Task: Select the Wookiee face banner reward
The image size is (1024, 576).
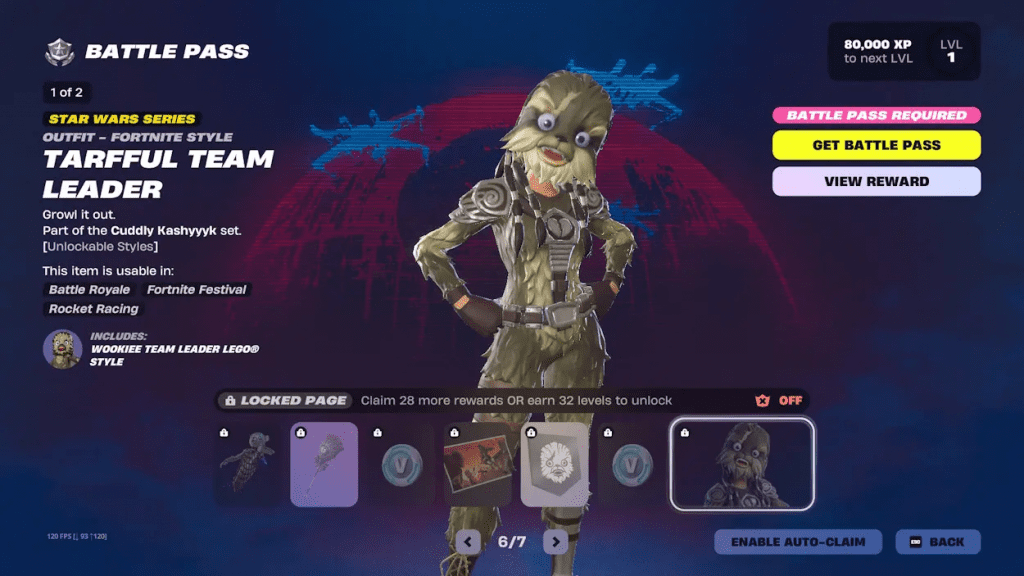Action: click(x=555, y=464)
